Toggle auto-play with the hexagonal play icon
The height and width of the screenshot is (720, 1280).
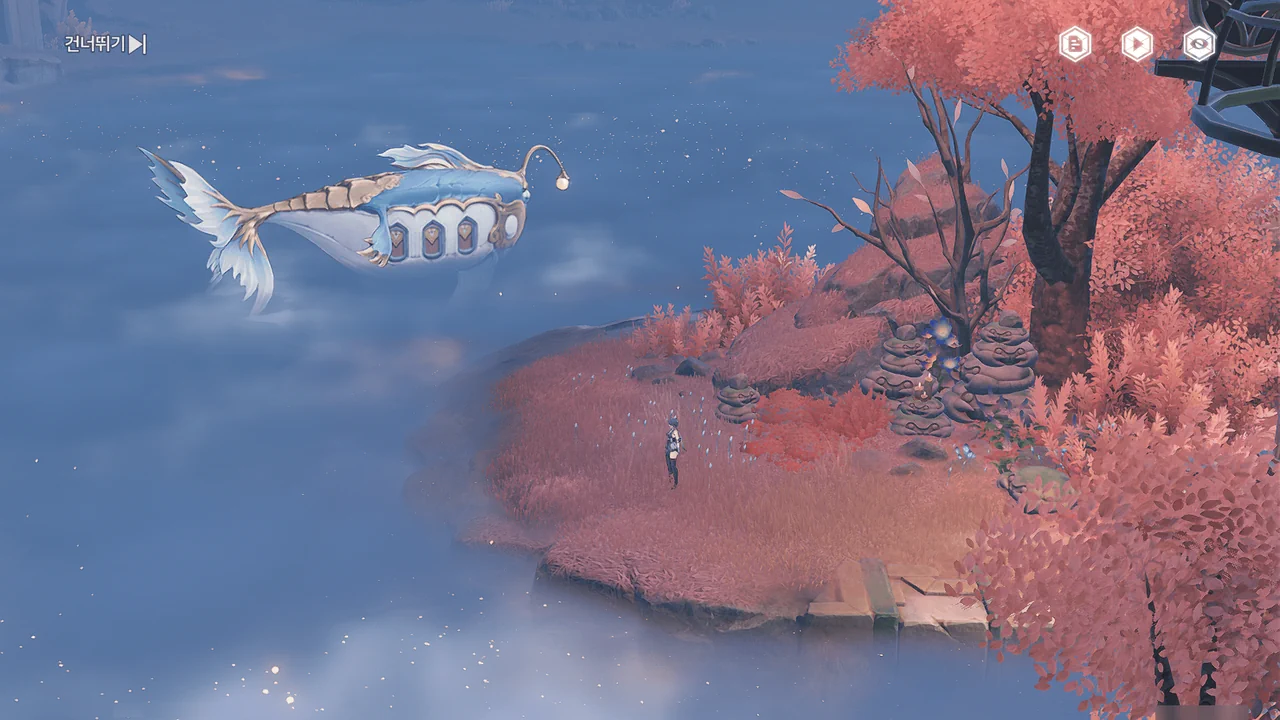coord(1137,44)
